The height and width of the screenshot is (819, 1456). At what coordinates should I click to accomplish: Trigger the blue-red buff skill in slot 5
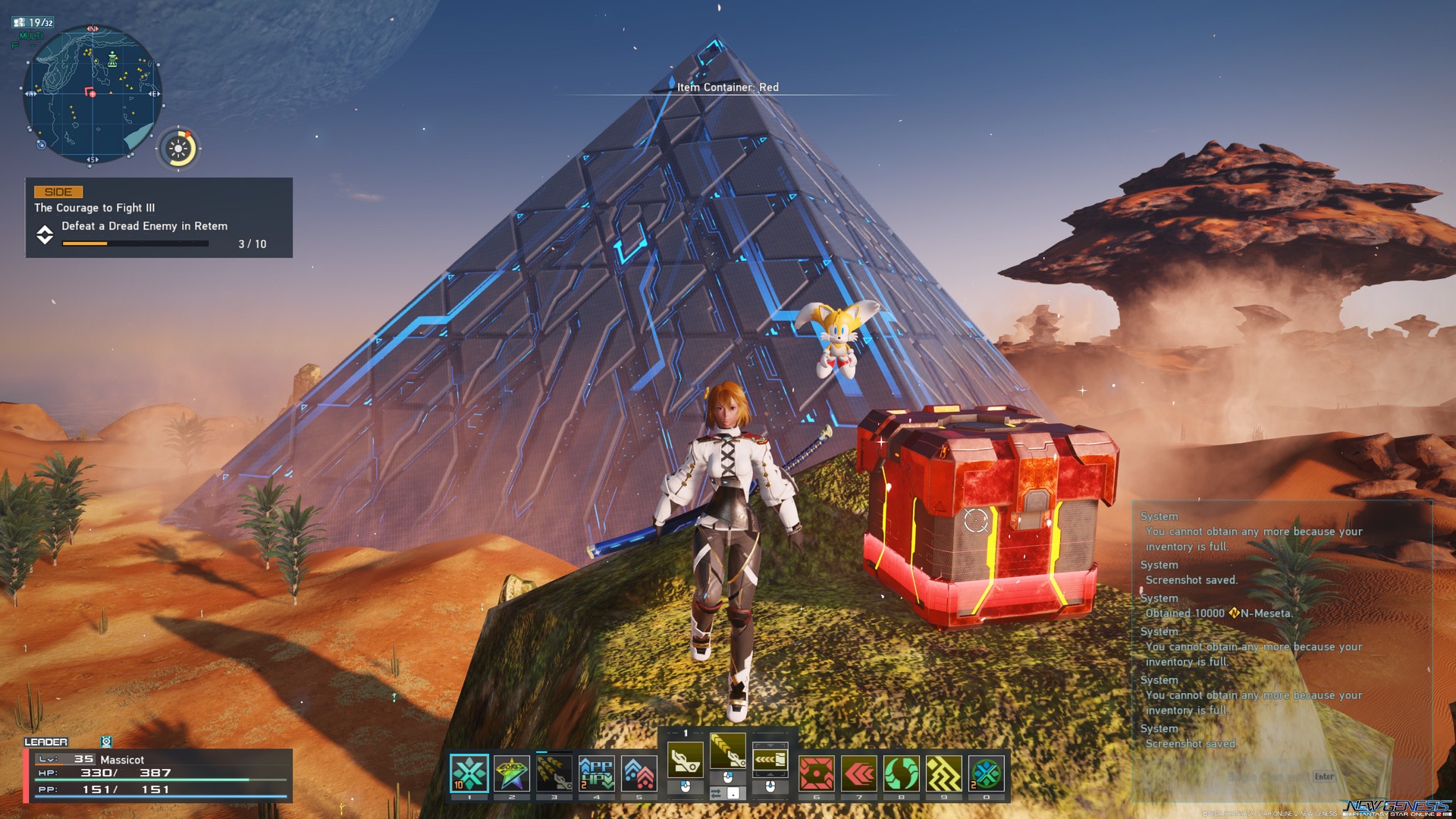pyautogui.click(x=639, y=771)
